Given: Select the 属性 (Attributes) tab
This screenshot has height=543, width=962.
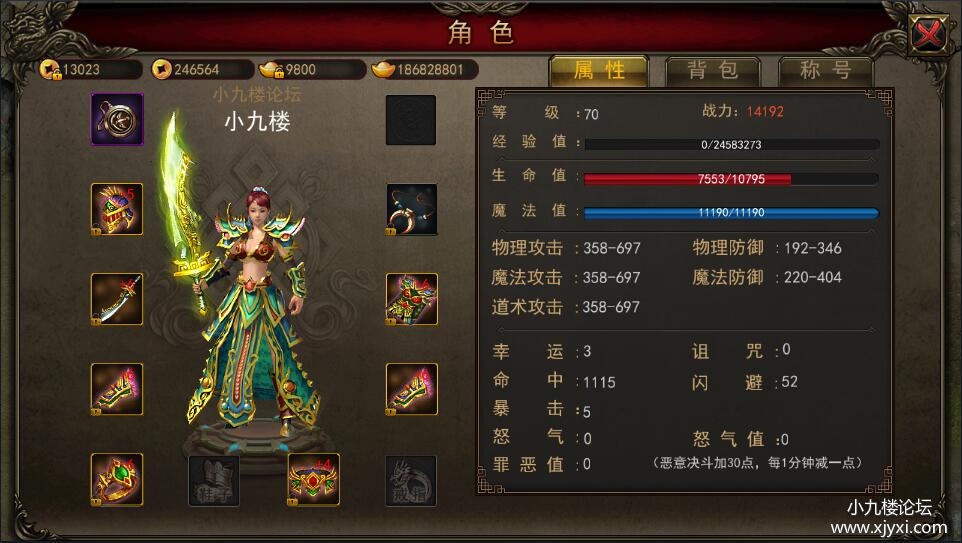Looking at the screenshot, I should click(599, 70).
